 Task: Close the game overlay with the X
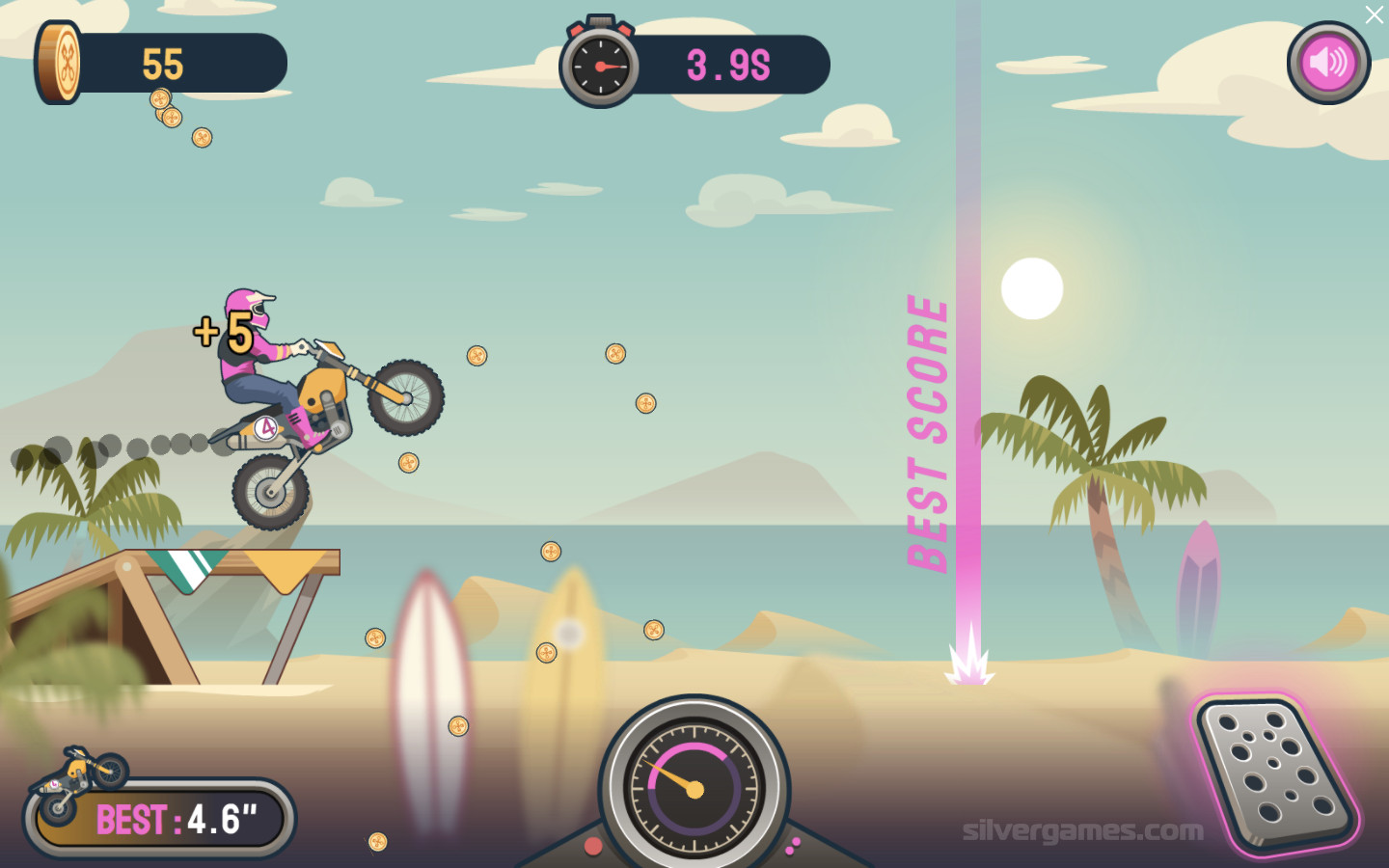pyautogui.click(x=1374, y=14)
